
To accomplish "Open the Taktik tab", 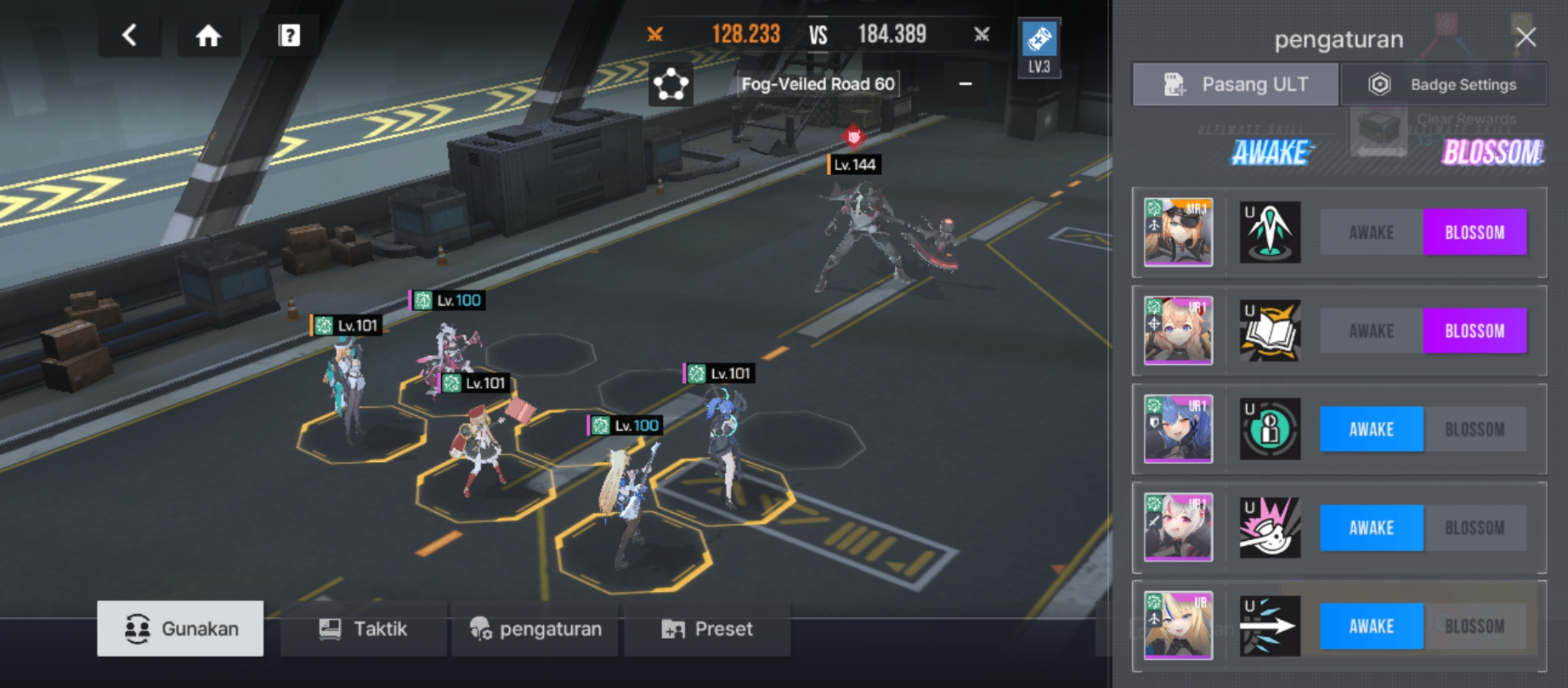I will point(363,629).
